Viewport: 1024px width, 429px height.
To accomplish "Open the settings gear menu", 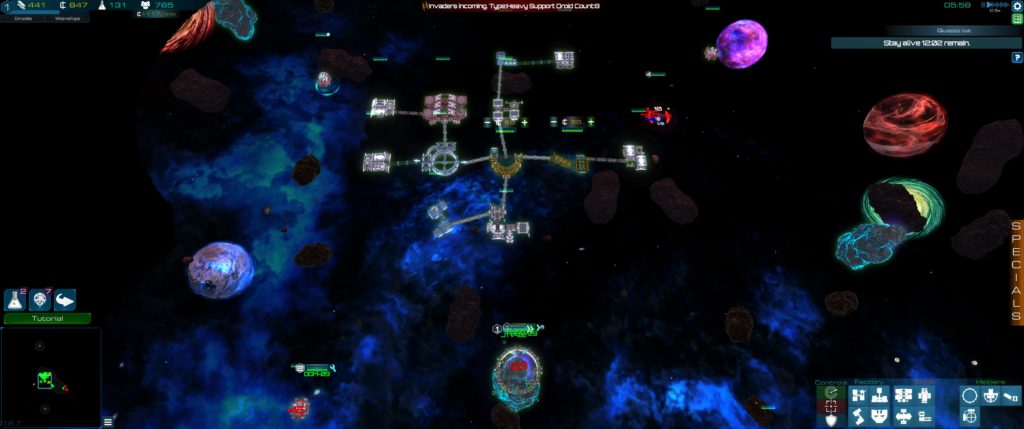I will pyautogui.click(x=1017, y=6).
